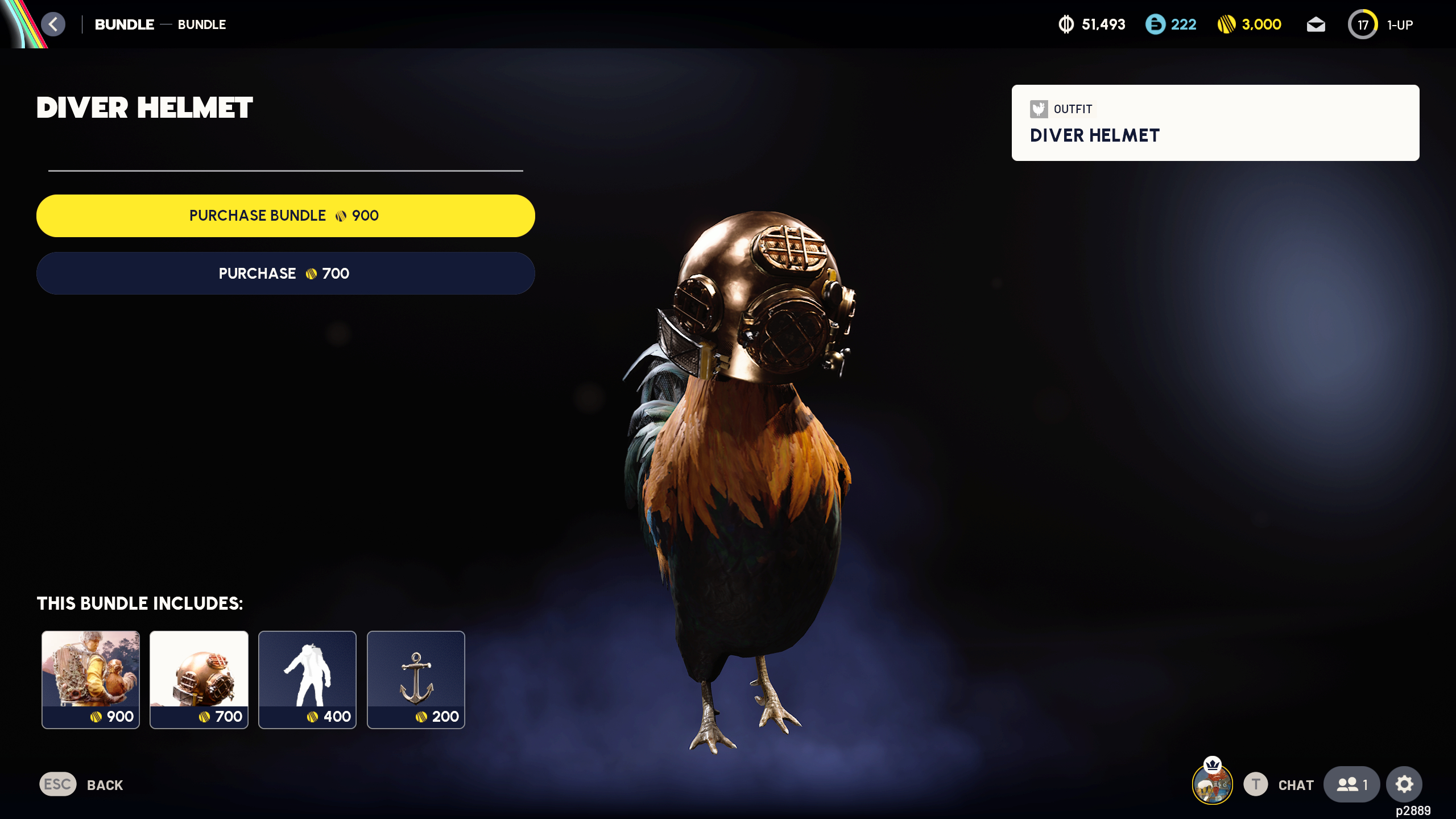Click the Outfit tag on Diver Helmet card
1456x819 pixels.
tap(1061, 110)
